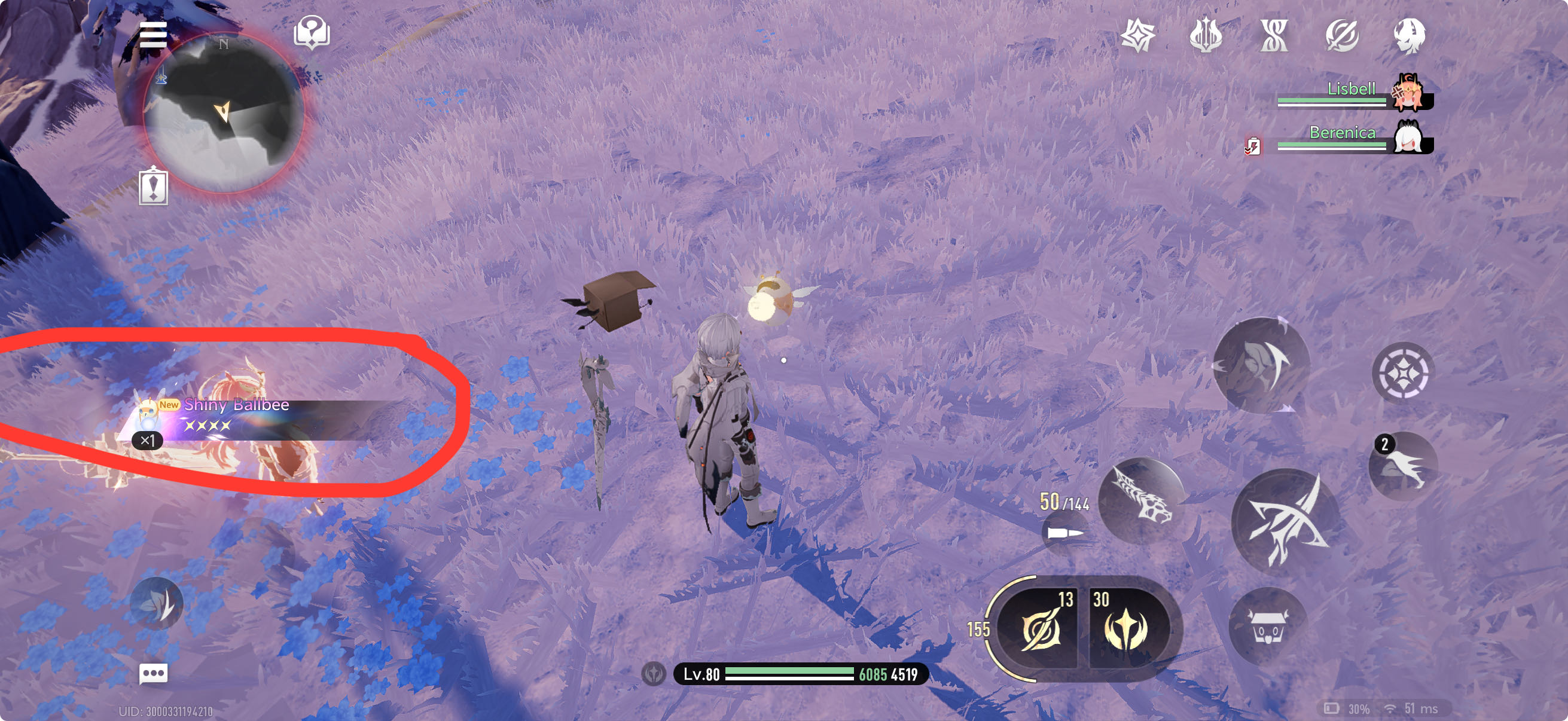Open the chat speech bubble
Screen dimensions: 1568x721
(x=152, y=673)
